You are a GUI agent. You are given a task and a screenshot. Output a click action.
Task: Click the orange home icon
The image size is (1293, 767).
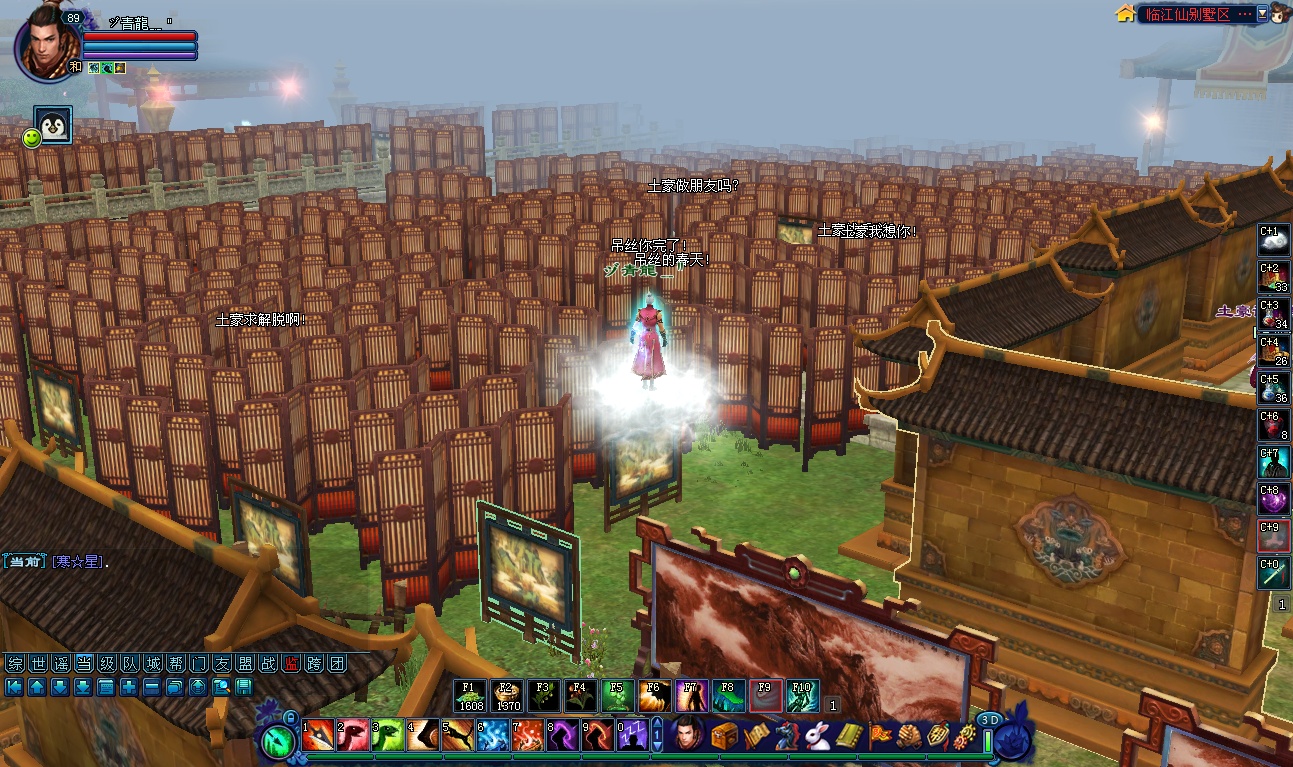point(1125,14)
